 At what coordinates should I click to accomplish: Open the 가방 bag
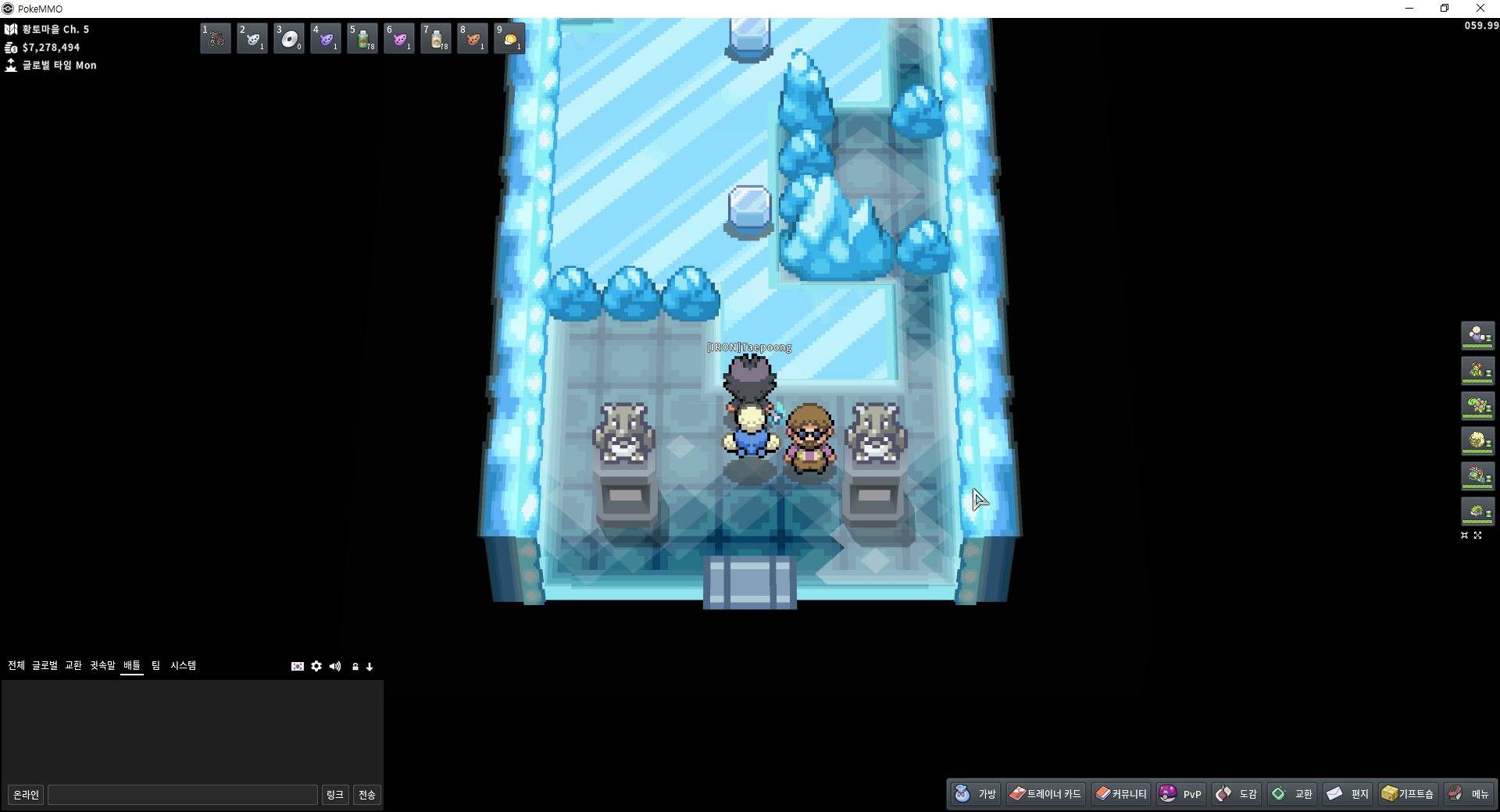976,794
